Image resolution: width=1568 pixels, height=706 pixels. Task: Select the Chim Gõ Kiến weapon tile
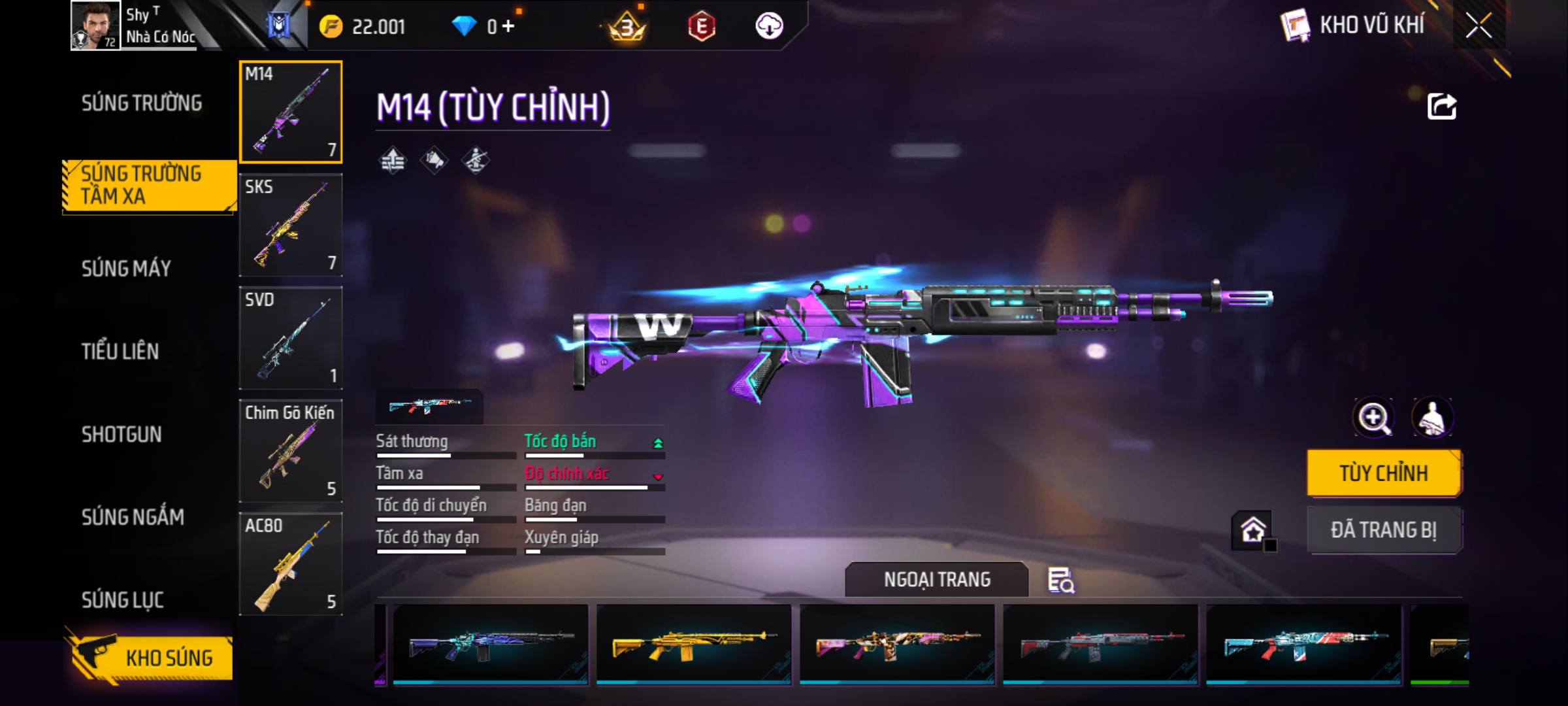pyautogui.click(x=291, y=451)
